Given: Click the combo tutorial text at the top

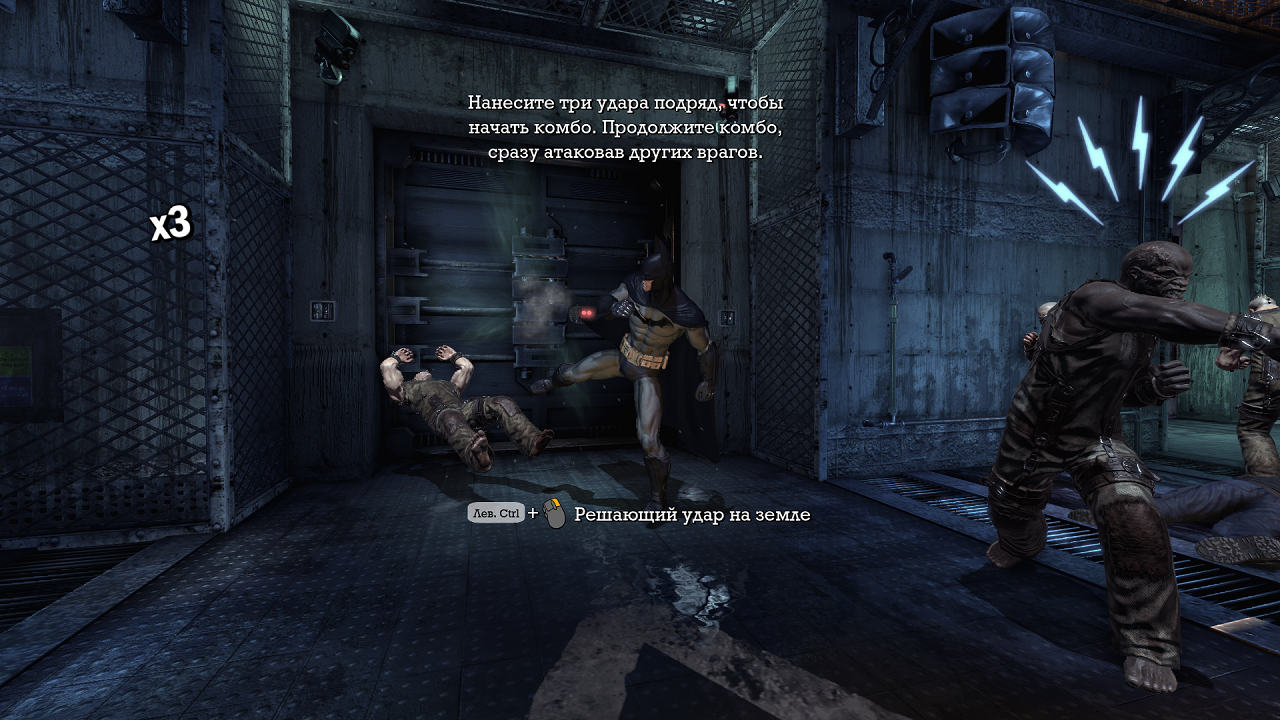Looking at the screenshot, I should click(x=625, y=128).
